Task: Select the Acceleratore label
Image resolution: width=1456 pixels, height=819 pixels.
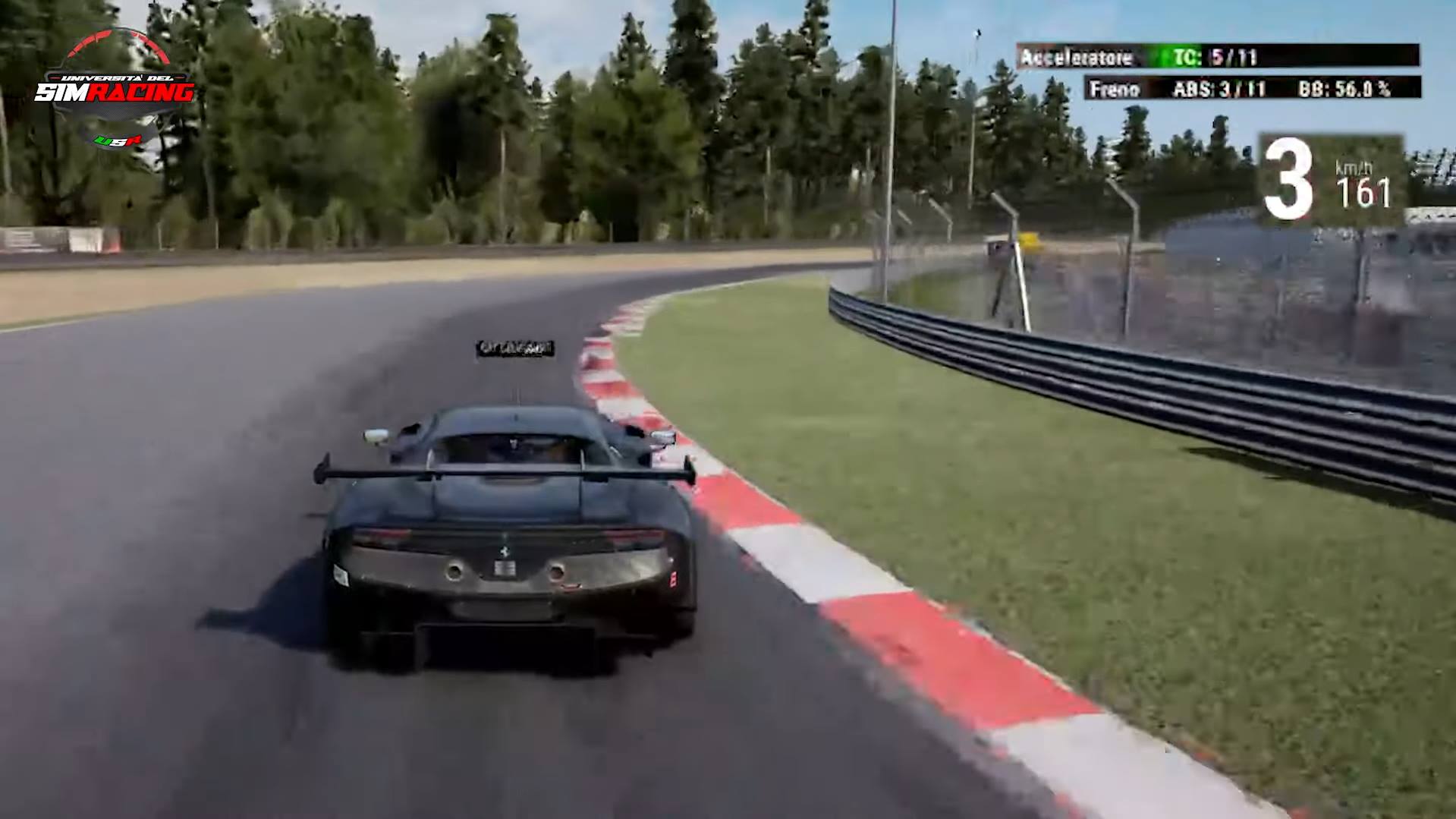Action: [x=1077, y=55]
